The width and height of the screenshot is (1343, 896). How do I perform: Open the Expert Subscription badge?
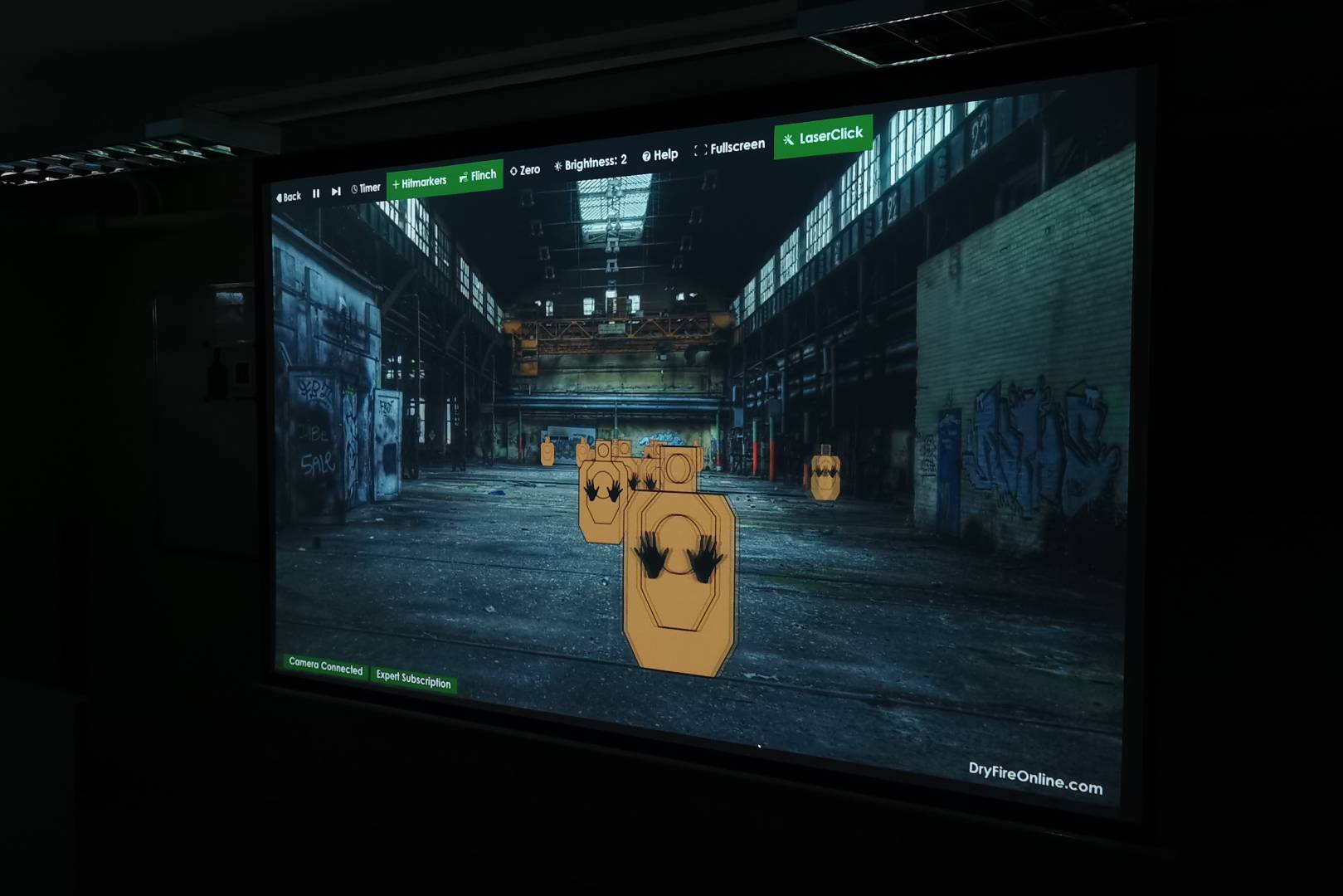click(413, 679)
